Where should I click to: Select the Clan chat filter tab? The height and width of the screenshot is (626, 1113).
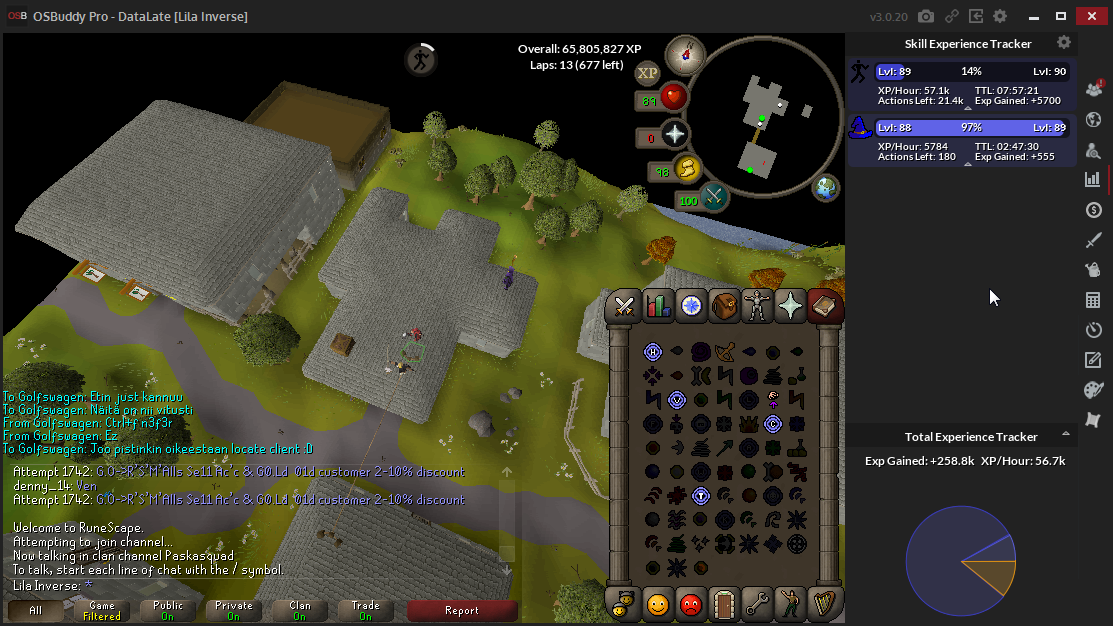[x=299, y=610]
